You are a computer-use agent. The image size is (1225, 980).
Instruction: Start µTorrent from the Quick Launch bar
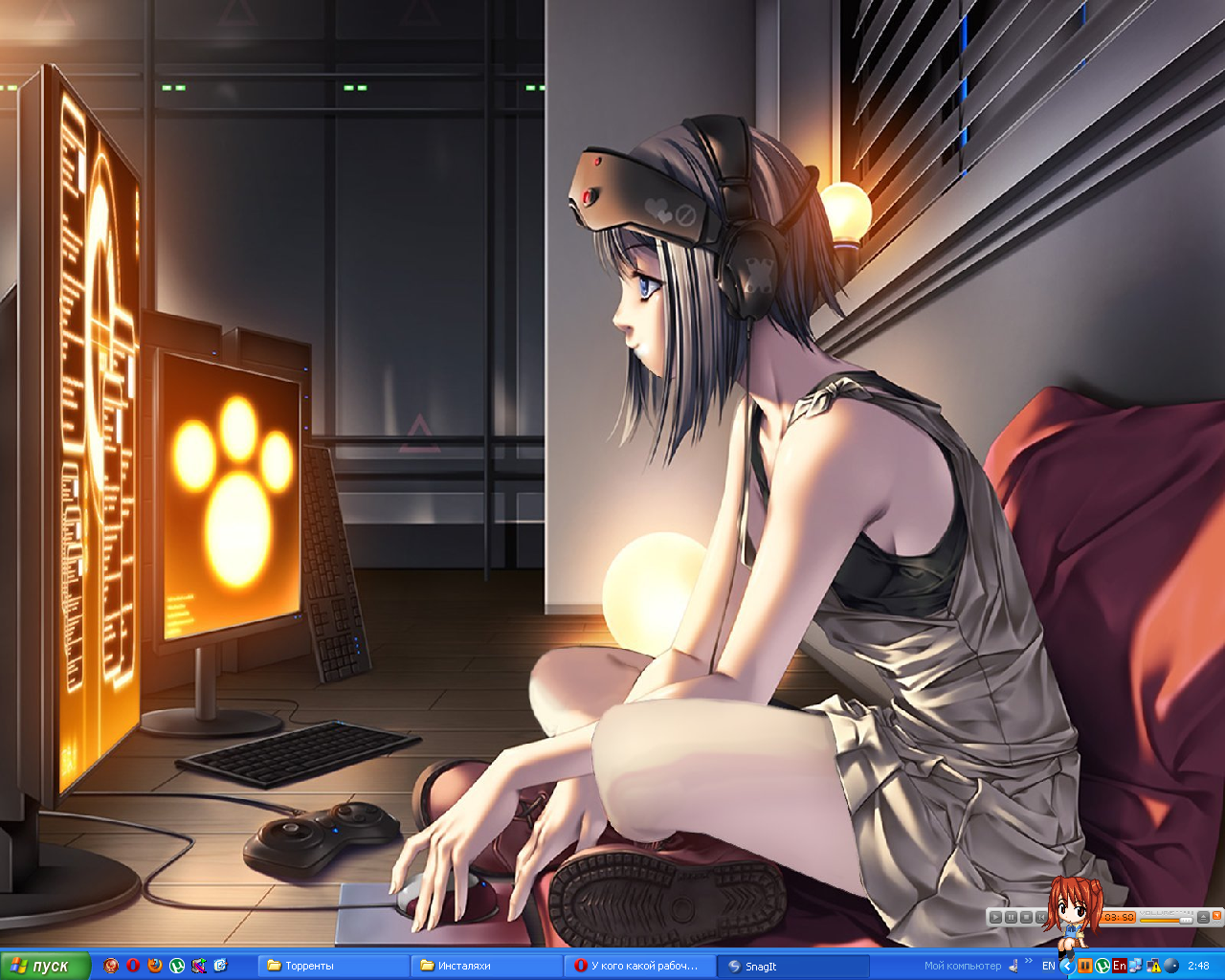pos(177,966)
